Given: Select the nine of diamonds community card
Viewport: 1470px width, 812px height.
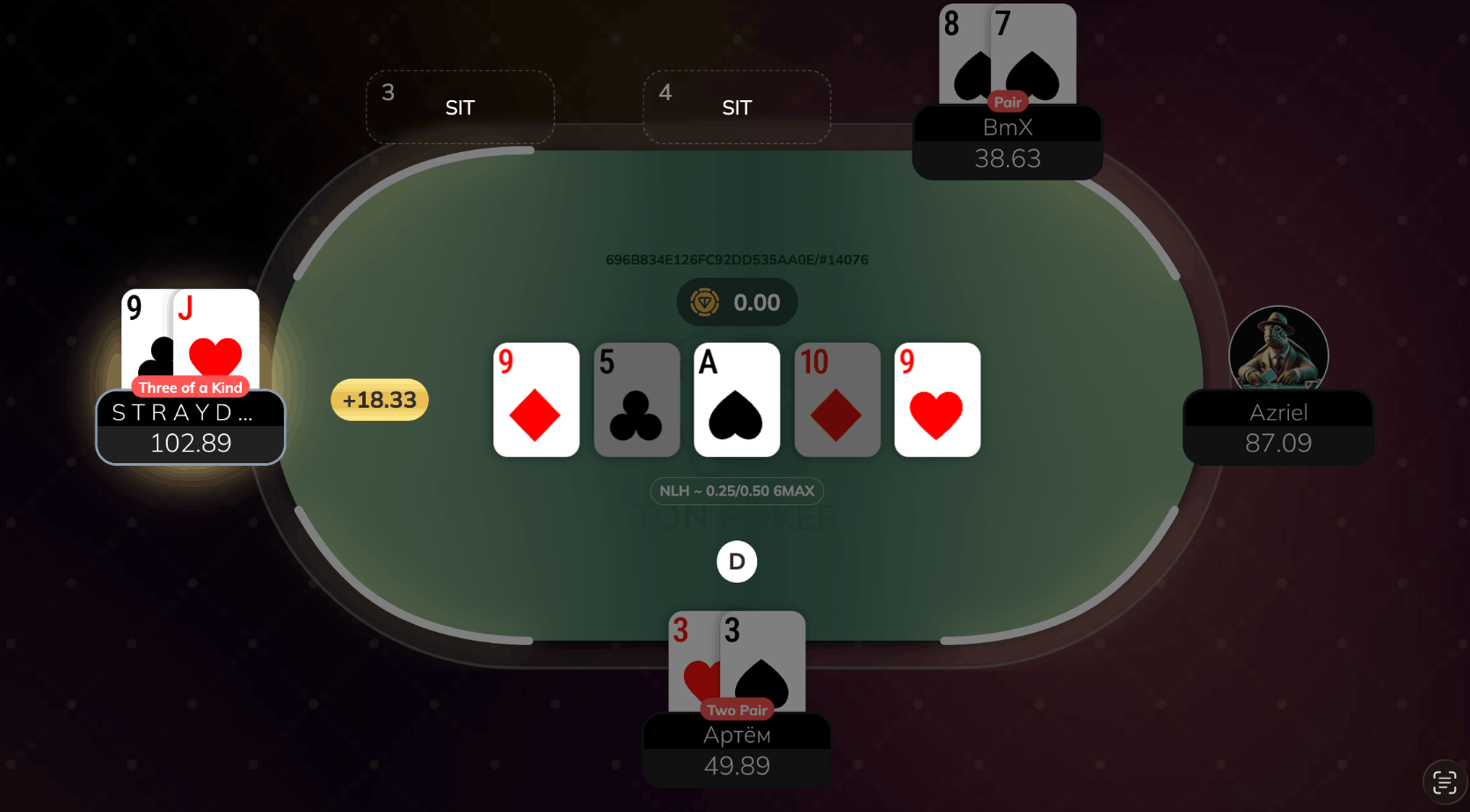Looking at the screenshot, I should [x=536, y=400].
